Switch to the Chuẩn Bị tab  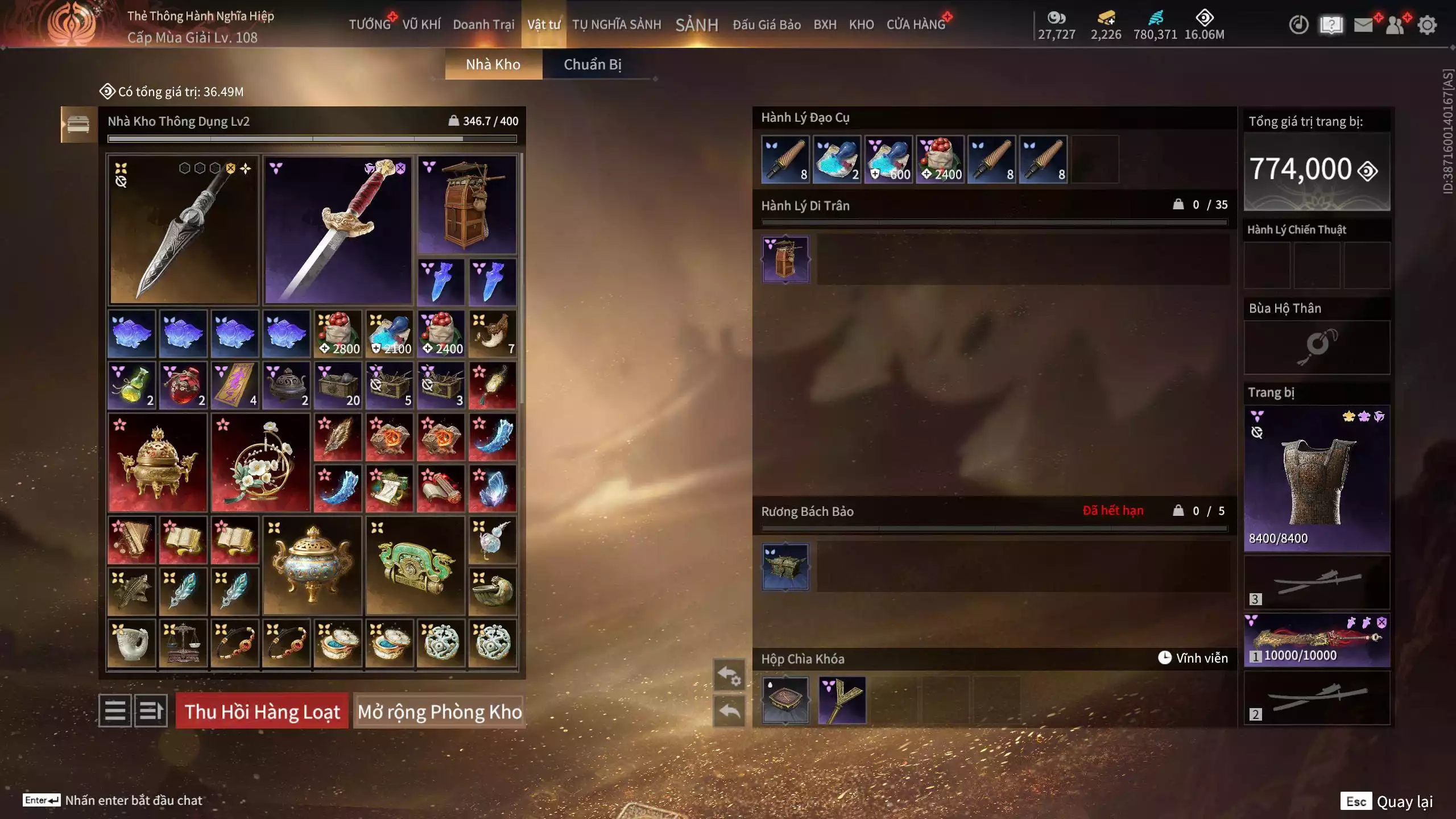tap(594, 64)
